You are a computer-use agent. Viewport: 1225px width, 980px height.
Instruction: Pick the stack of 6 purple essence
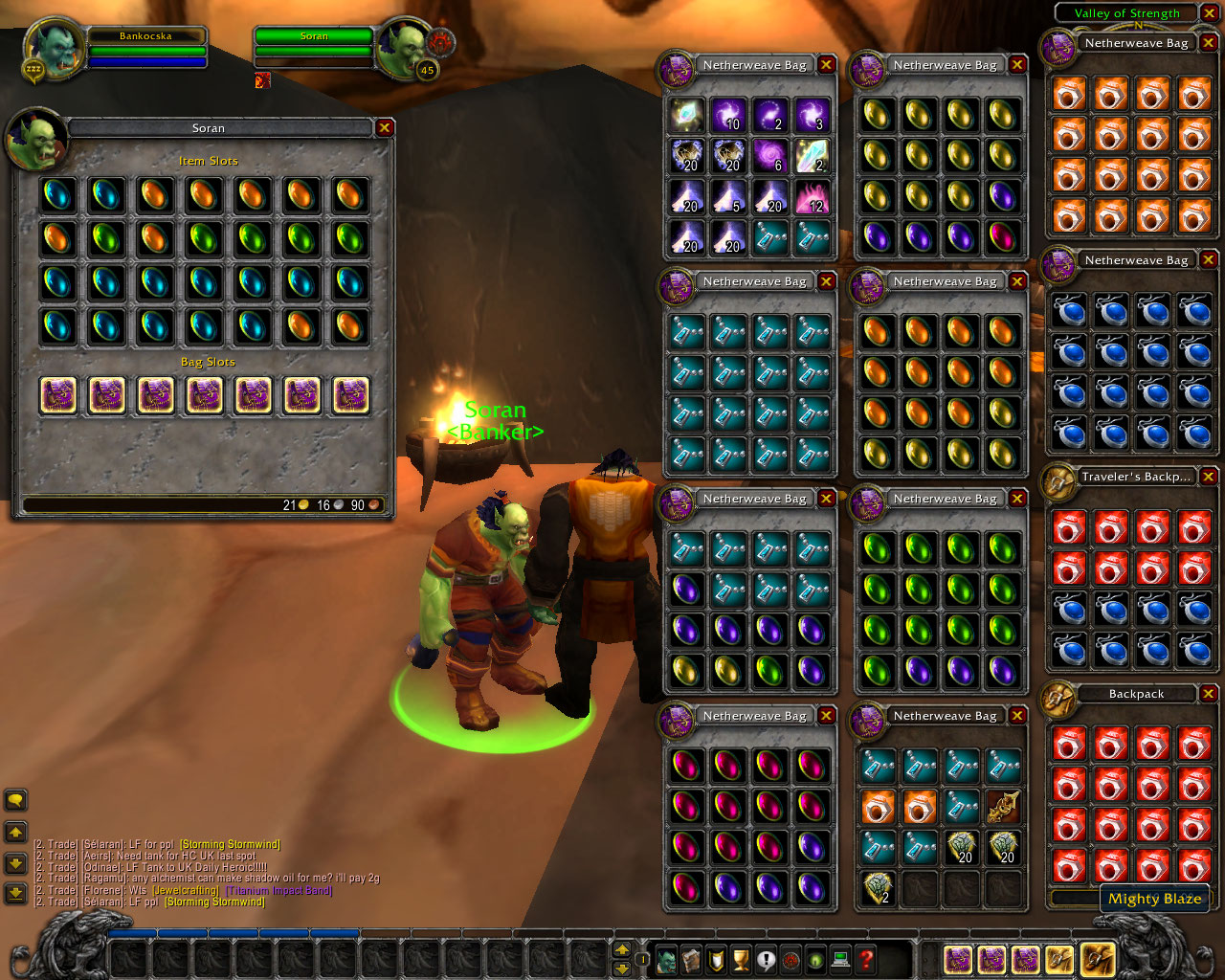(770, 155)
